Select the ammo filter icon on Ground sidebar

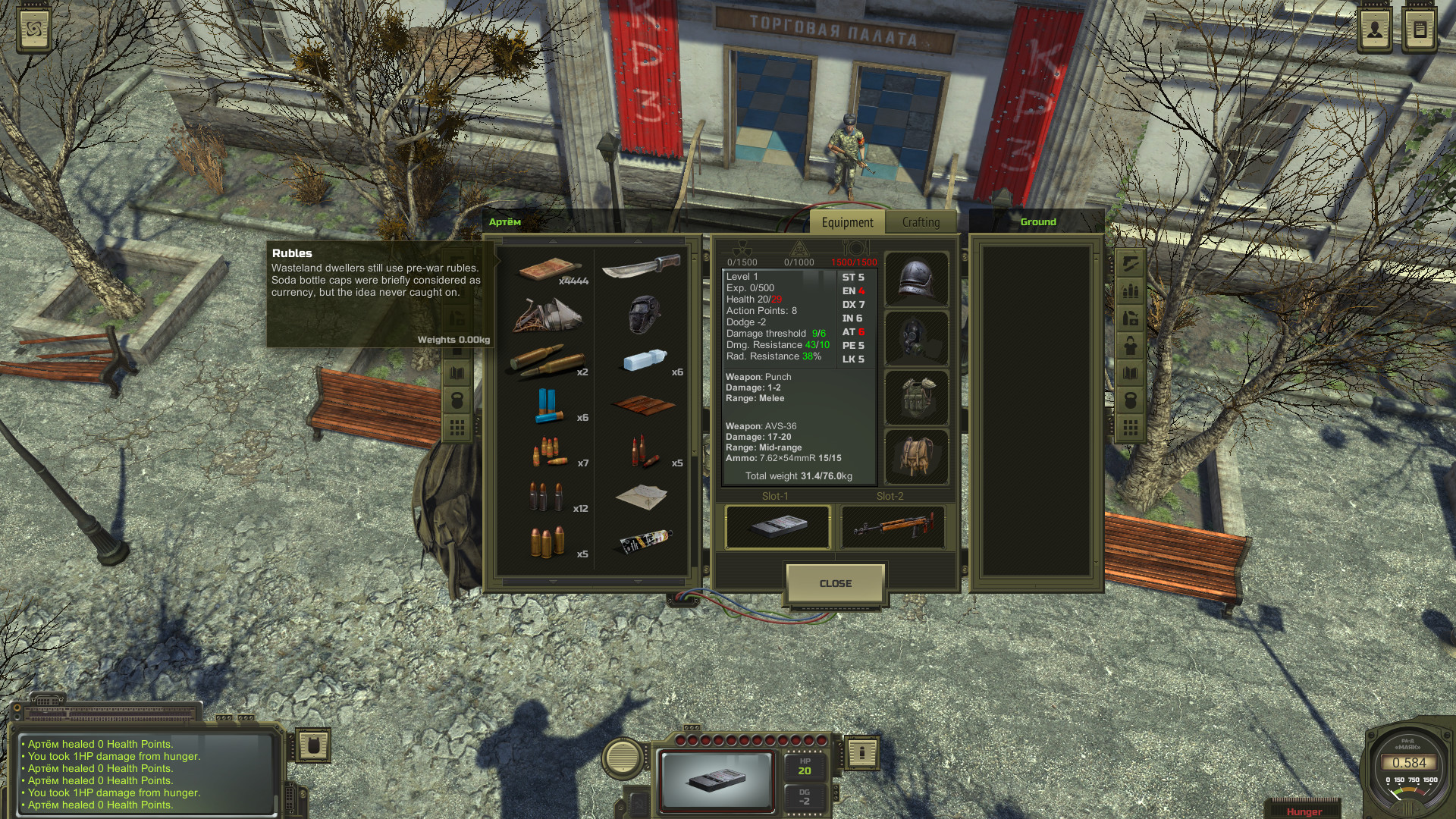1130,290
